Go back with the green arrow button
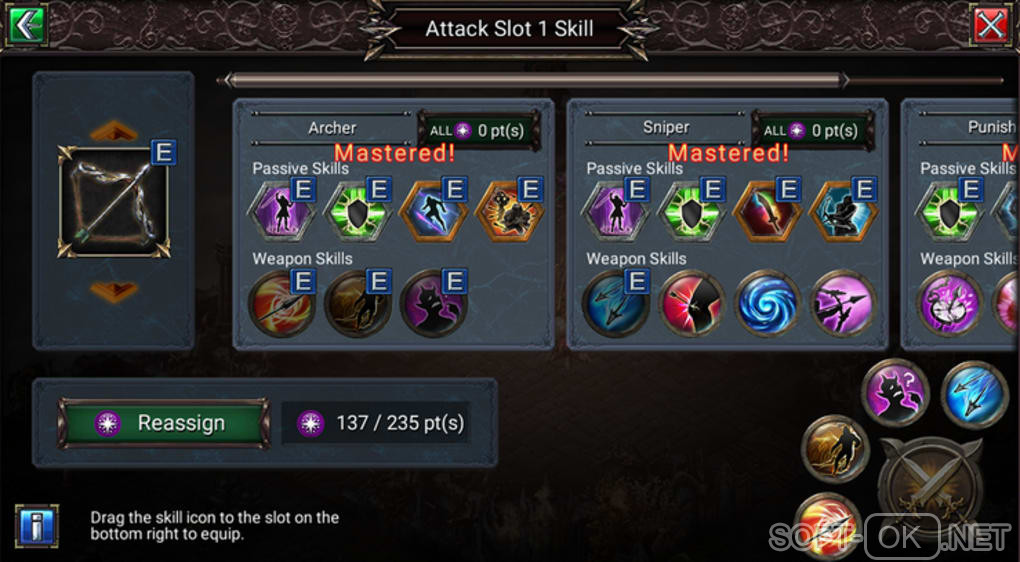Viewport: 1020px width, 562px height. (26, 24)
